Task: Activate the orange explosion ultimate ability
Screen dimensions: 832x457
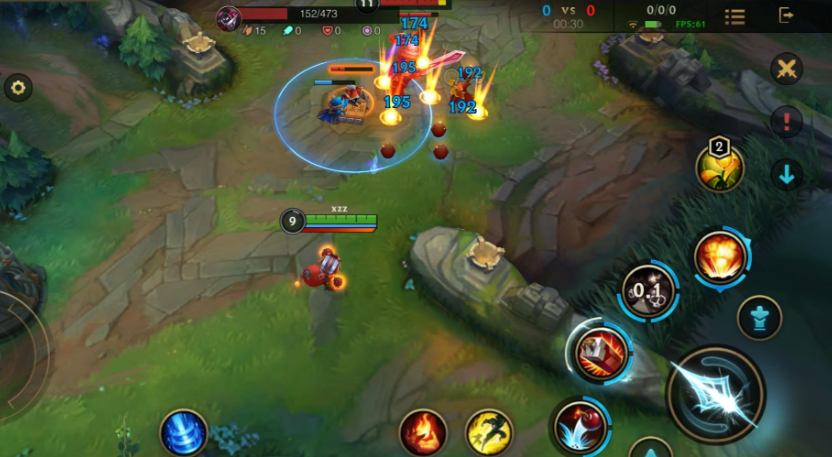Action: click(x=719, y=255)
